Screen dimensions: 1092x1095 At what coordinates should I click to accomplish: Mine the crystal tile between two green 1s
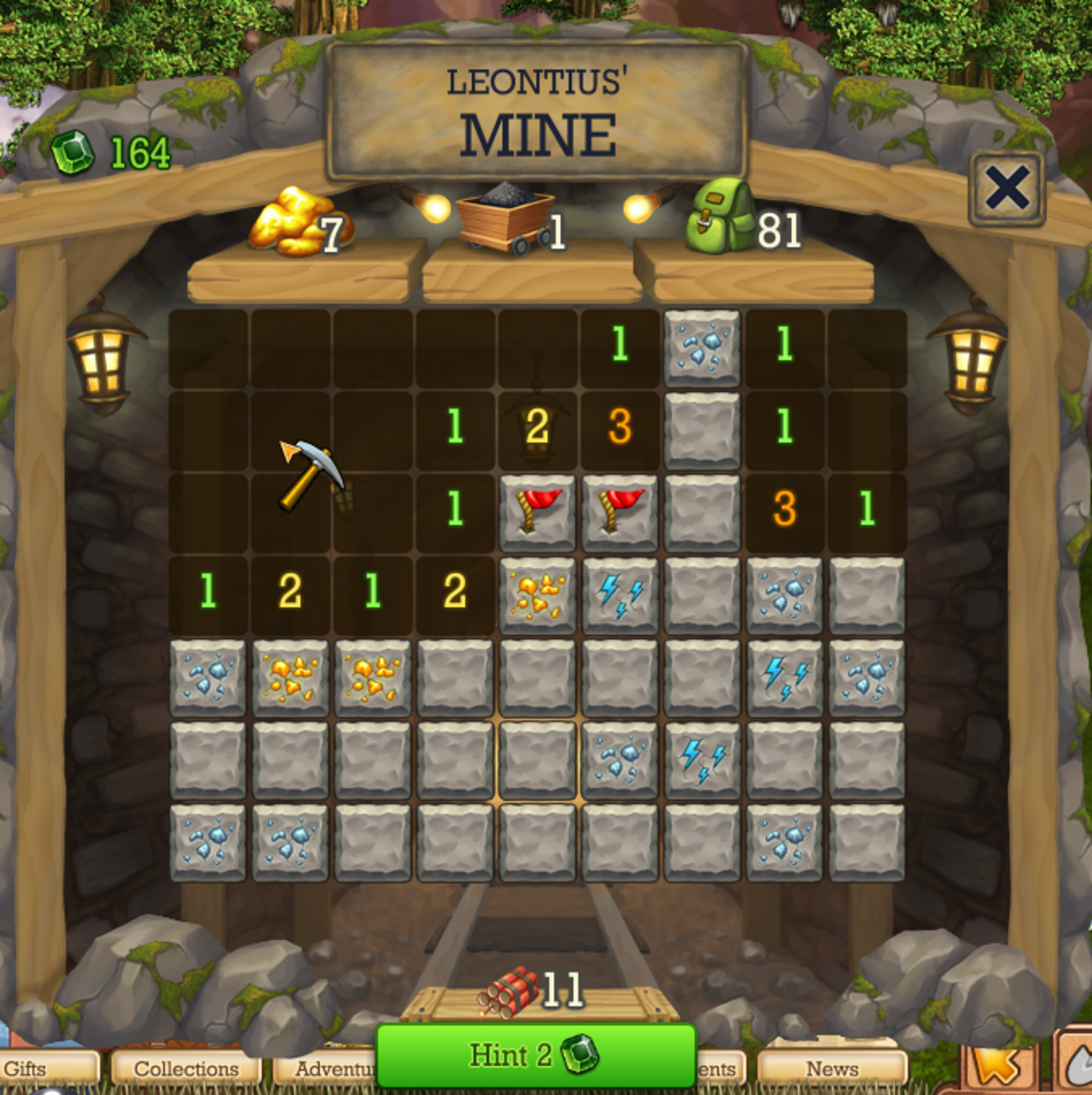coord(701,345)
